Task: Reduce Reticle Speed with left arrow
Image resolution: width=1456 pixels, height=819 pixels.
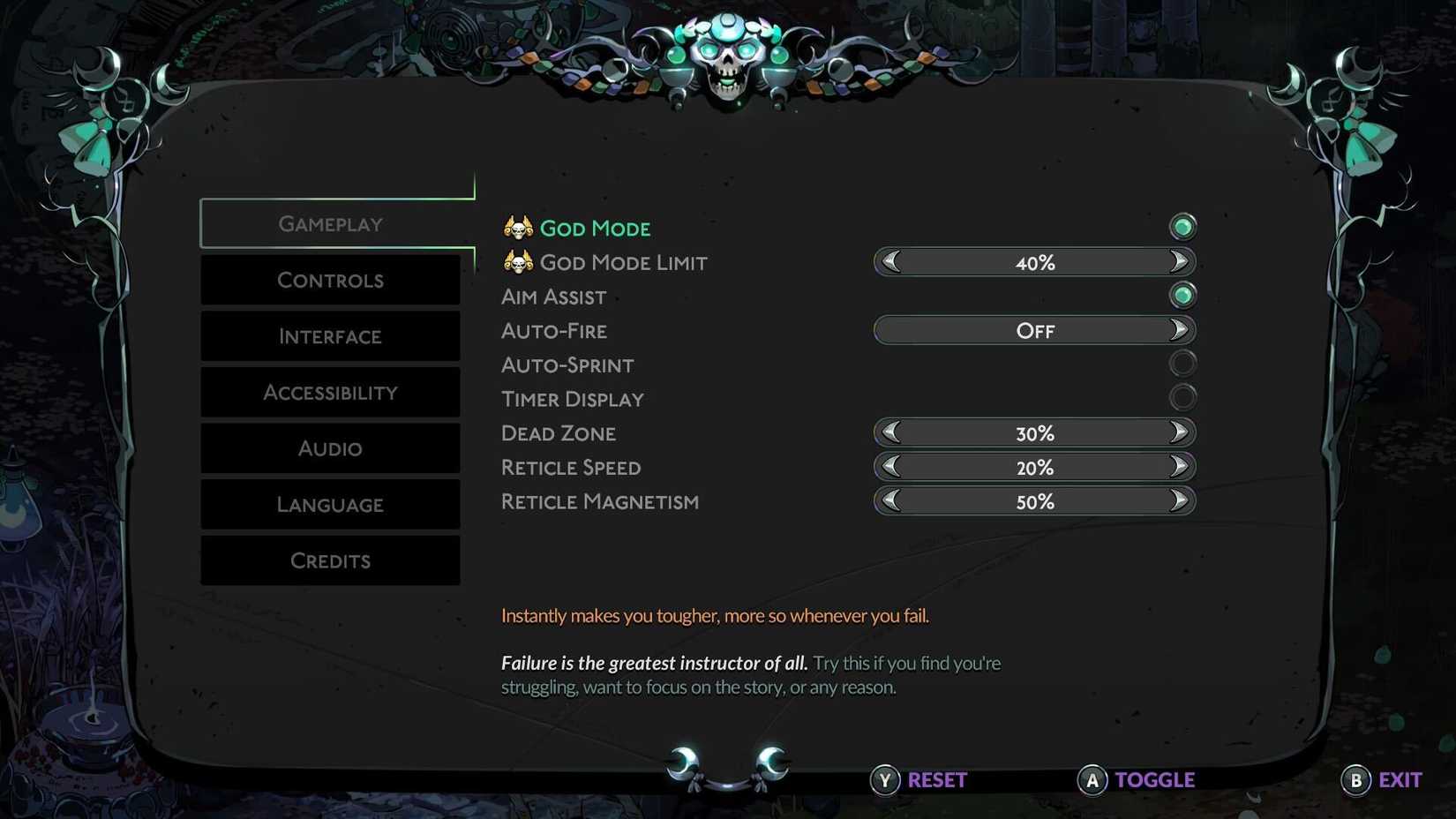Action: [891, 467]
